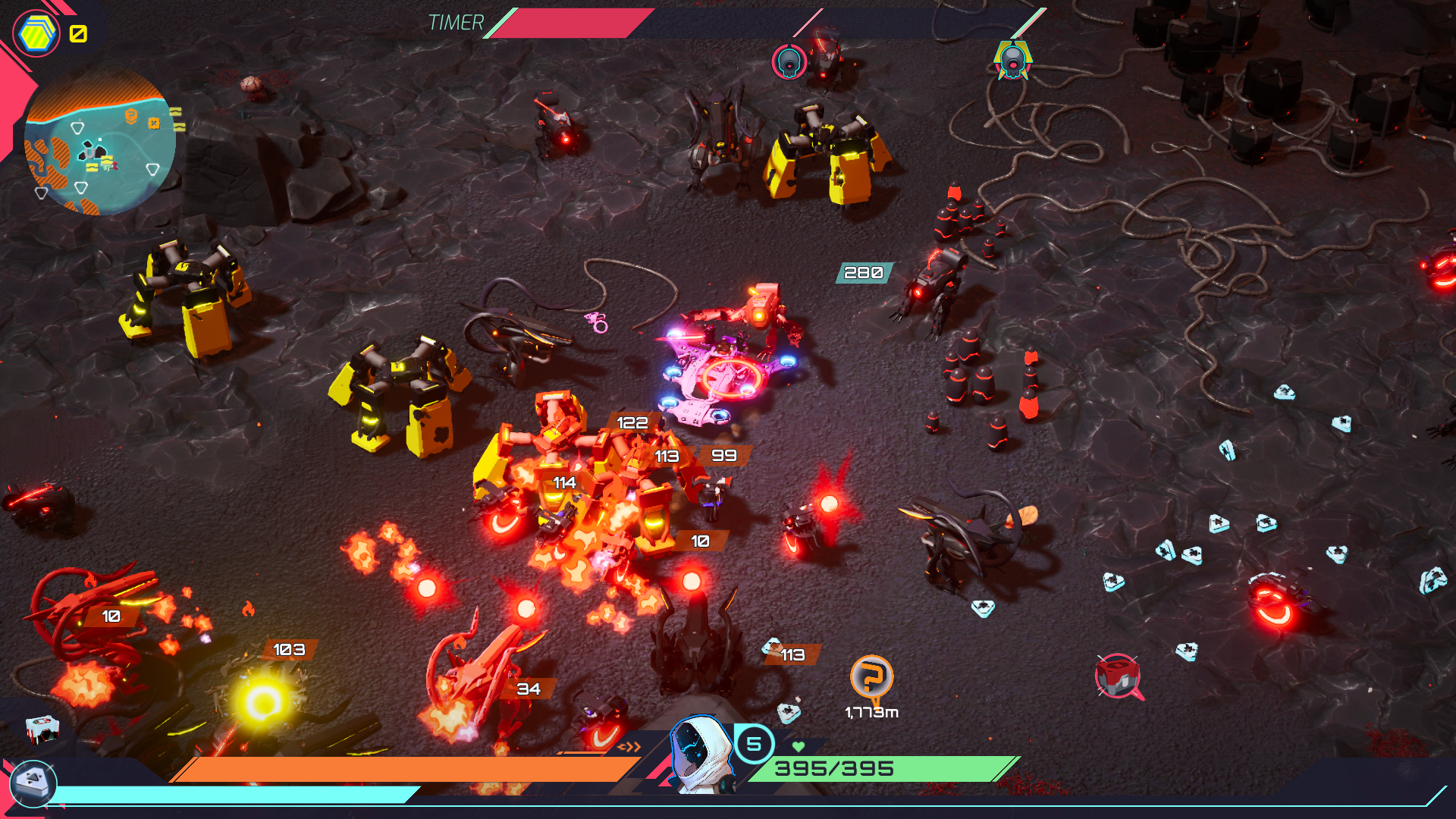This screenshot has width=1456, height=819.
Task: Select the red crate locator marker
Action: click(x=1118, y=675)
